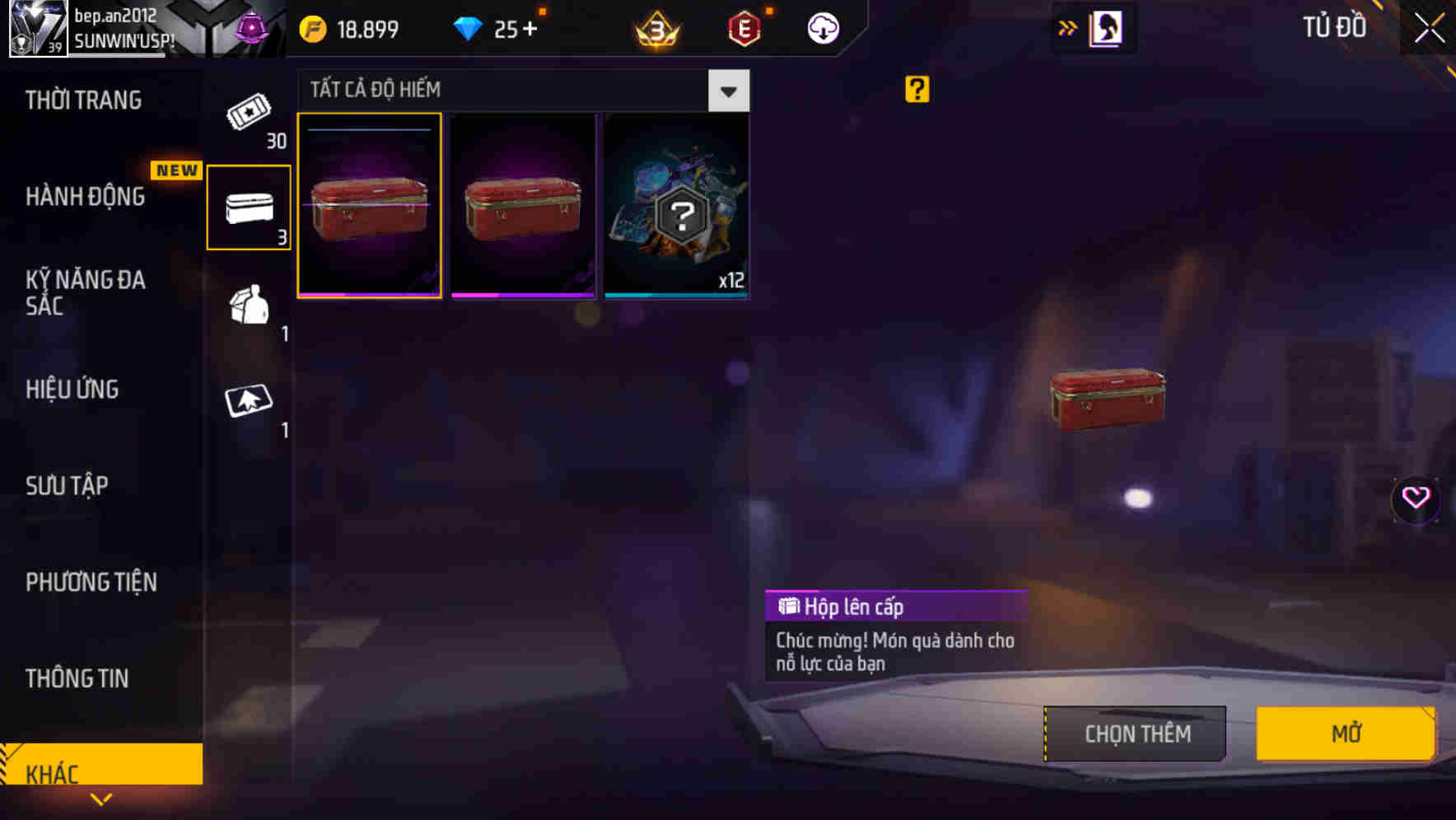Click the cloud download icon

823,27
